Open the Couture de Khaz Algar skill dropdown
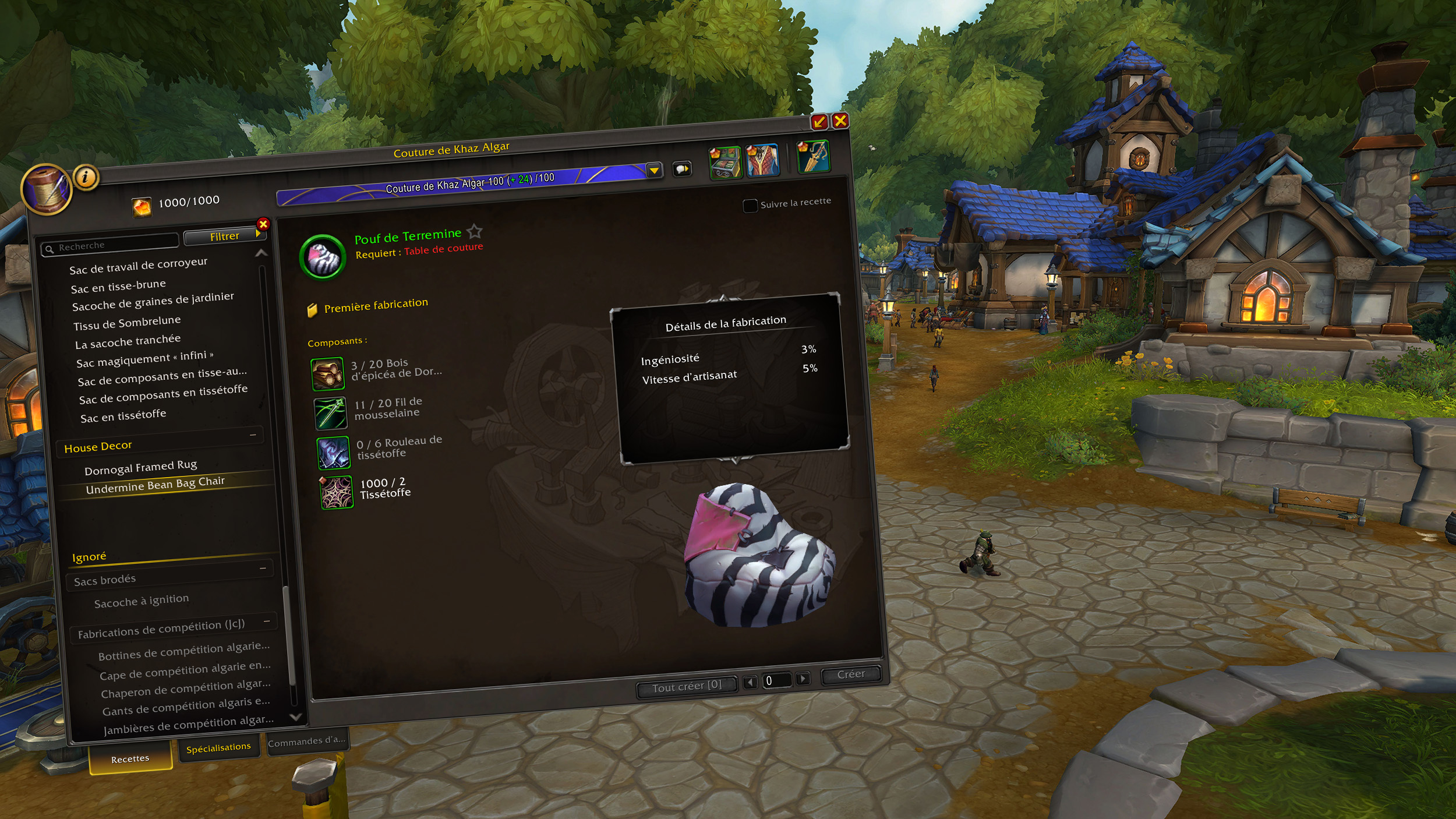This screenshot has height=819, width=1456. point(654,171)
